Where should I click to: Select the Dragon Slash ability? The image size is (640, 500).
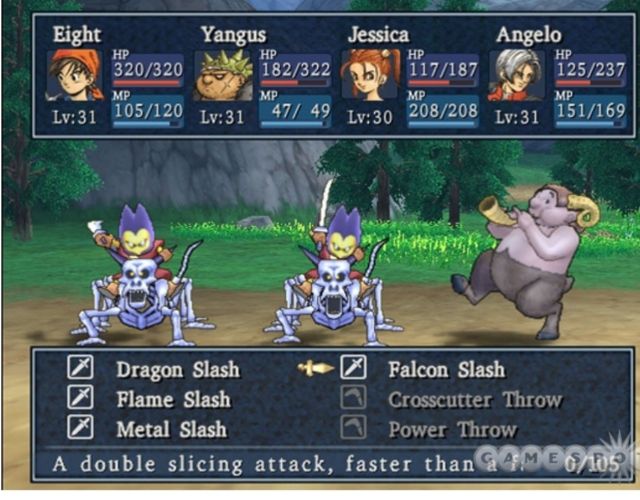pyautogui.click(x=177, y=369)
